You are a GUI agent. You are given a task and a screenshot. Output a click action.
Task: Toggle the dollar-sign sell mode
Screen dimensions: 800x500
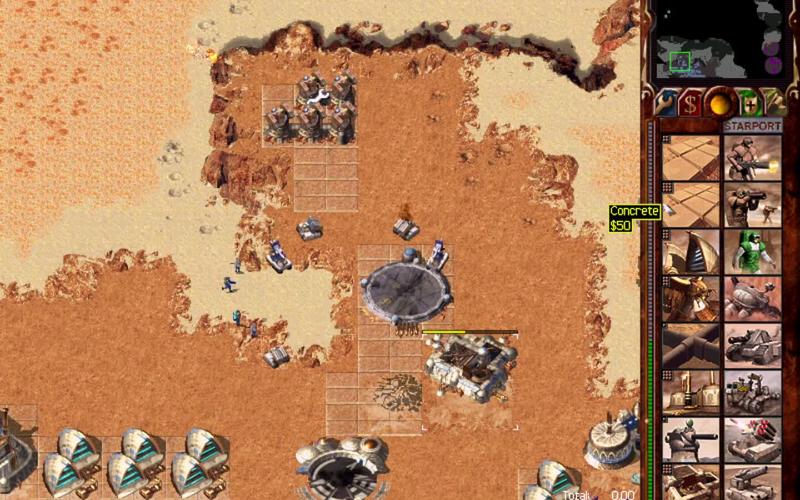(x=690, y=102)
